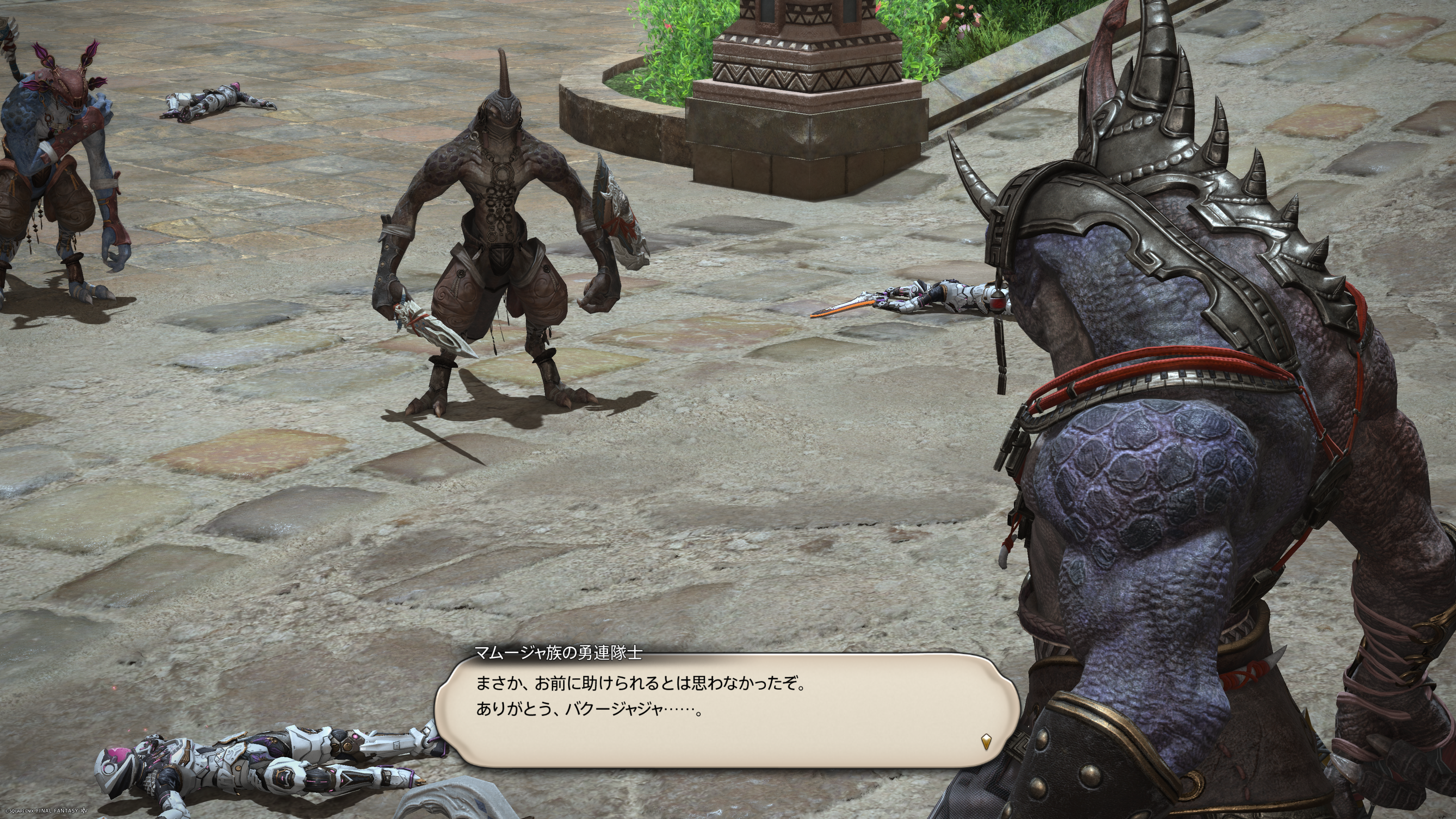This screenshot has width=1456, height=819.
Task: Click the gold dialogue advance marker
Action: (986, 741)
